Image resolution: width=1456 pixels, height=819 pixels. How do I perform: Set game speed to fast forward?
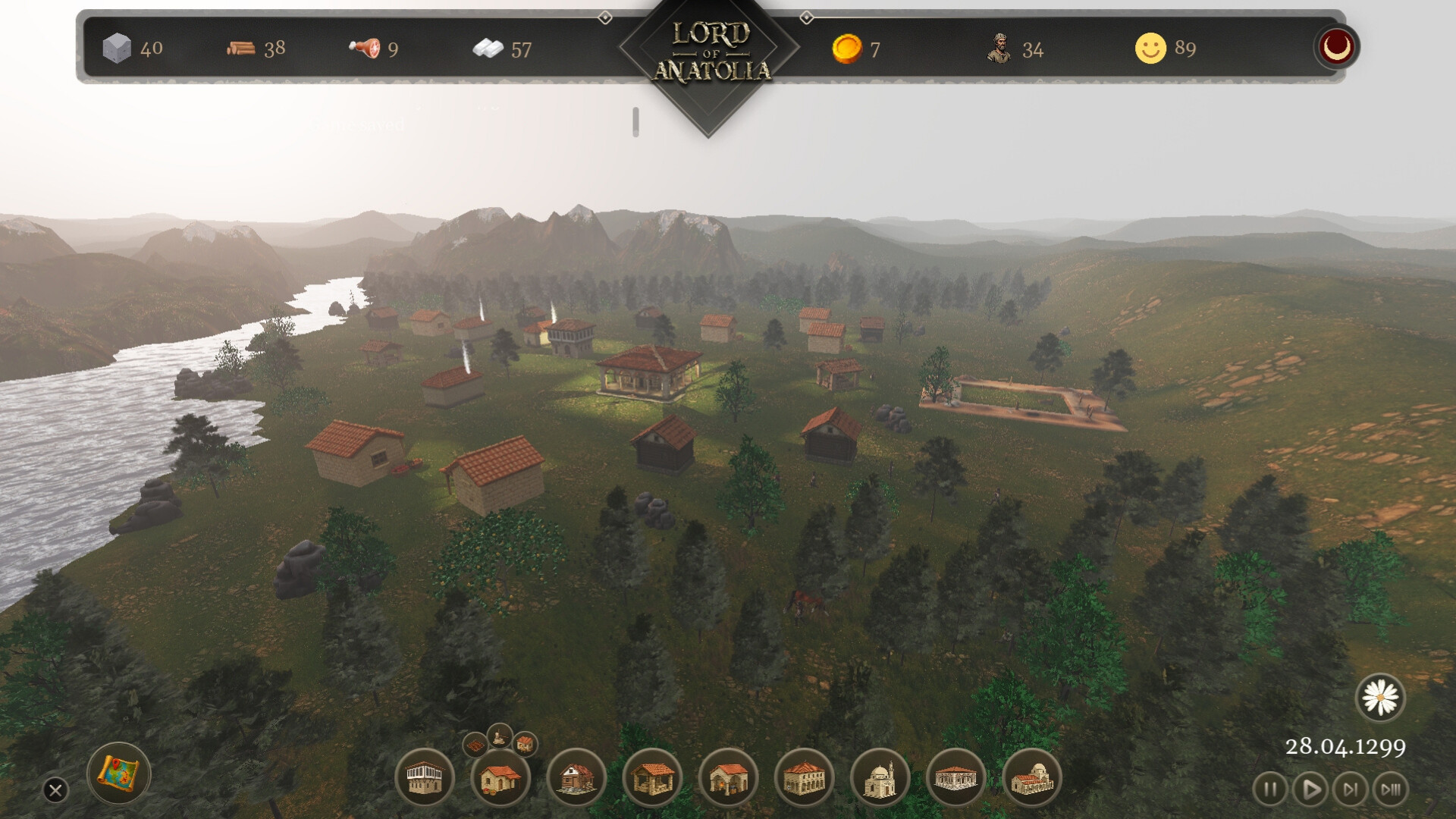(1350, 789)
